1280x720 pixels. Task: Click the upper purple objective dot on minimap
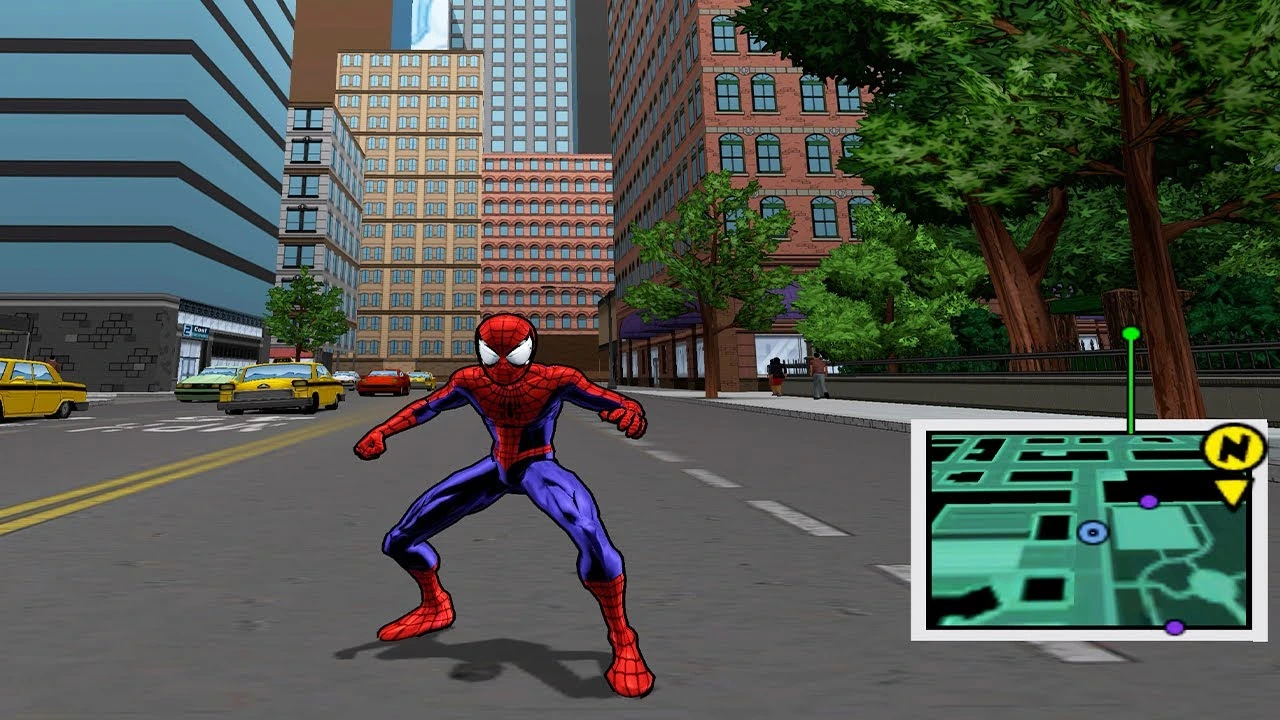click(1148, 501)
